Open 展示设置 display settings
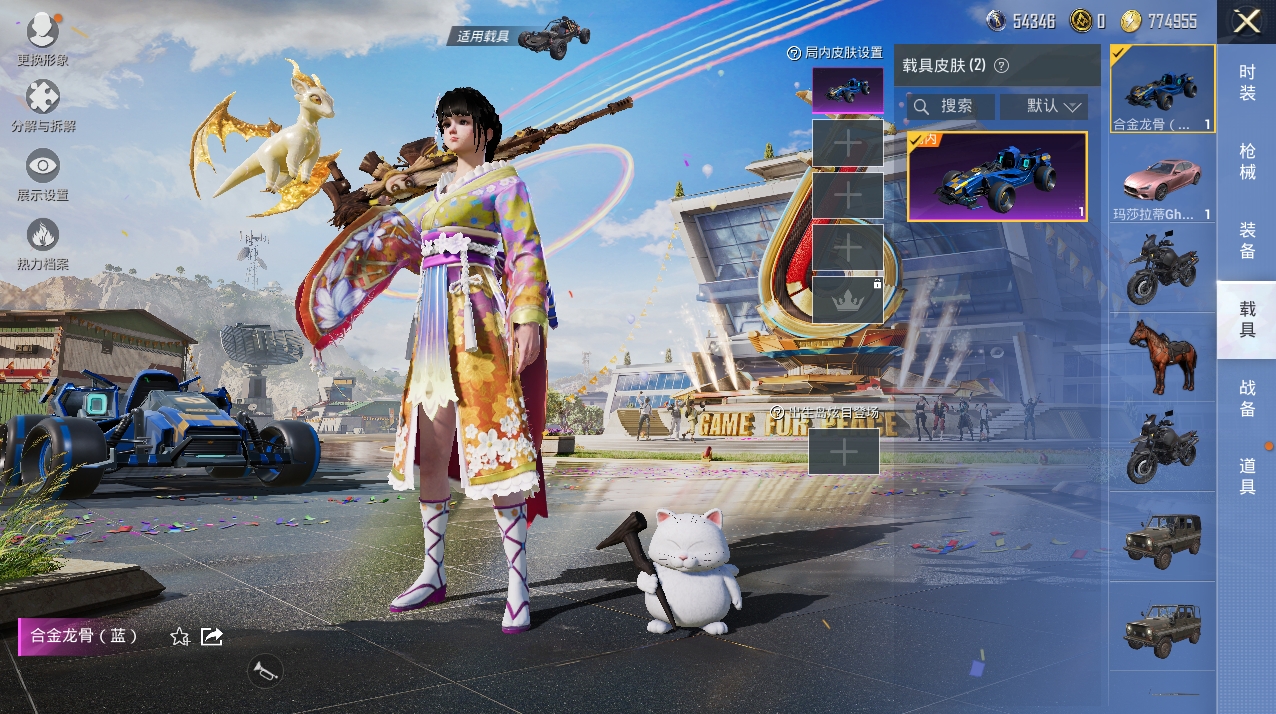 (42, 167)
